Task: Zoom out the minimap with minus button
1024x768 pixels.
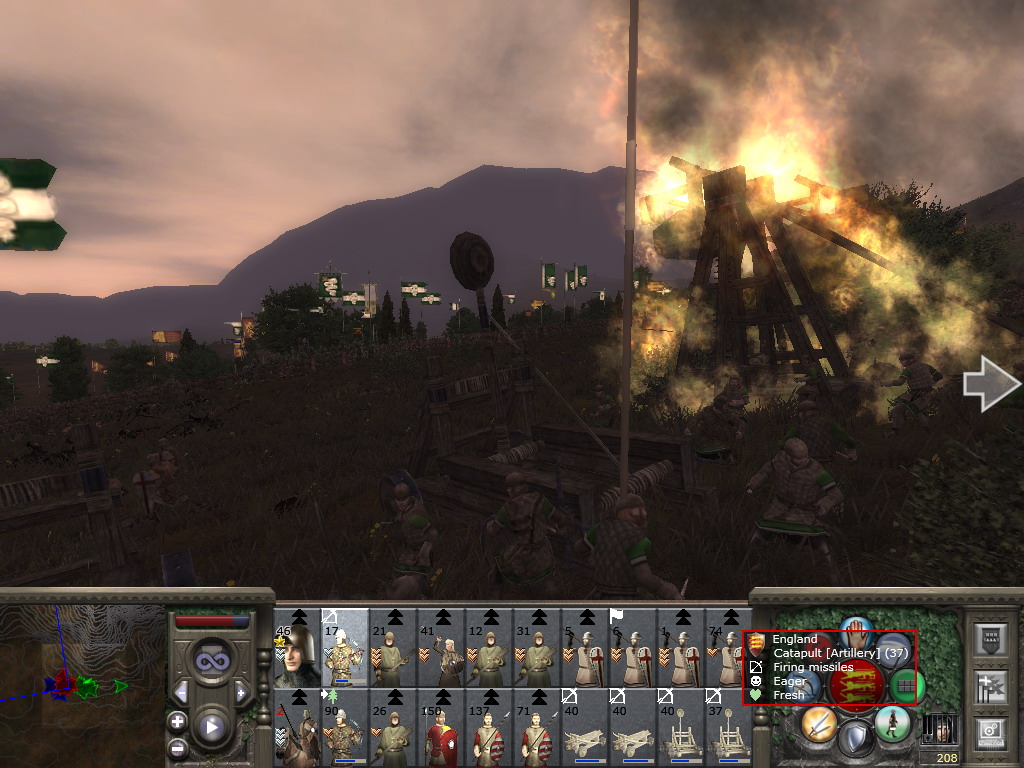Action: point(177,746)
